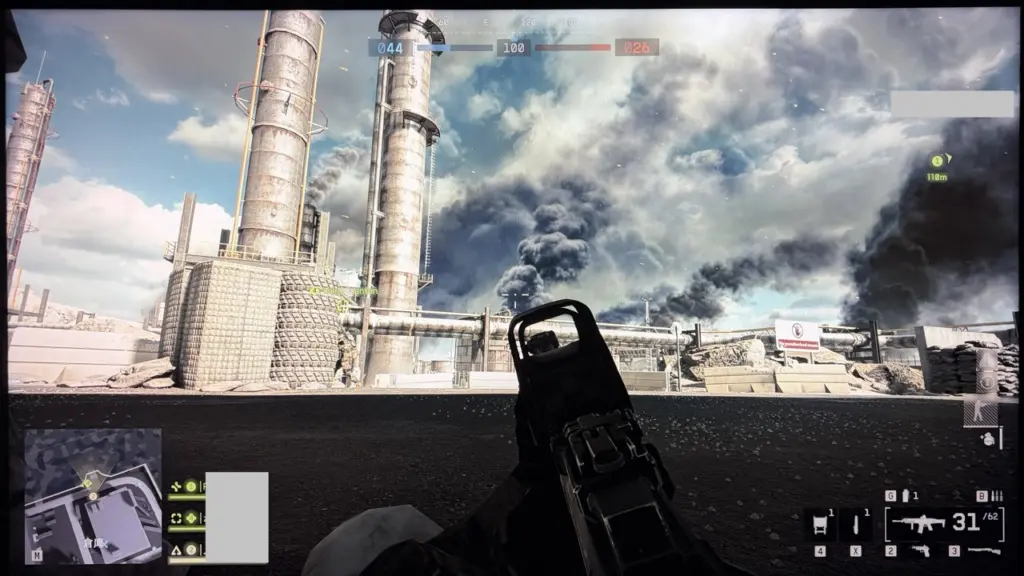Select the squad member with brackets icon
The height and width of the screenshot is (576, 1024).
(x=176, y=518)
